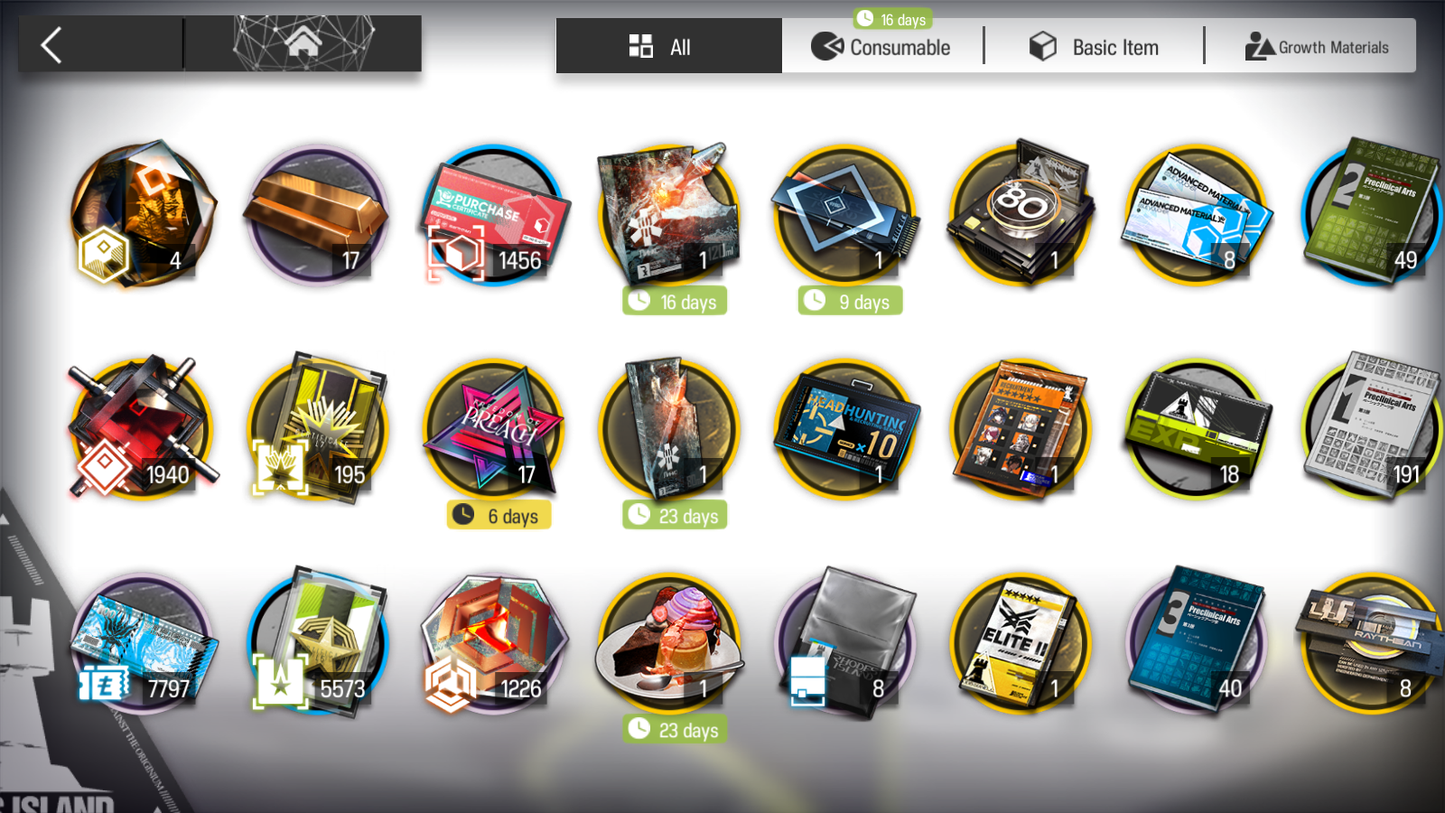Image resolution: width=1445 pixels, height=813 pixels.
Task: Choose the Purchase Certificate with 1456
Action: tap(494, 215)
